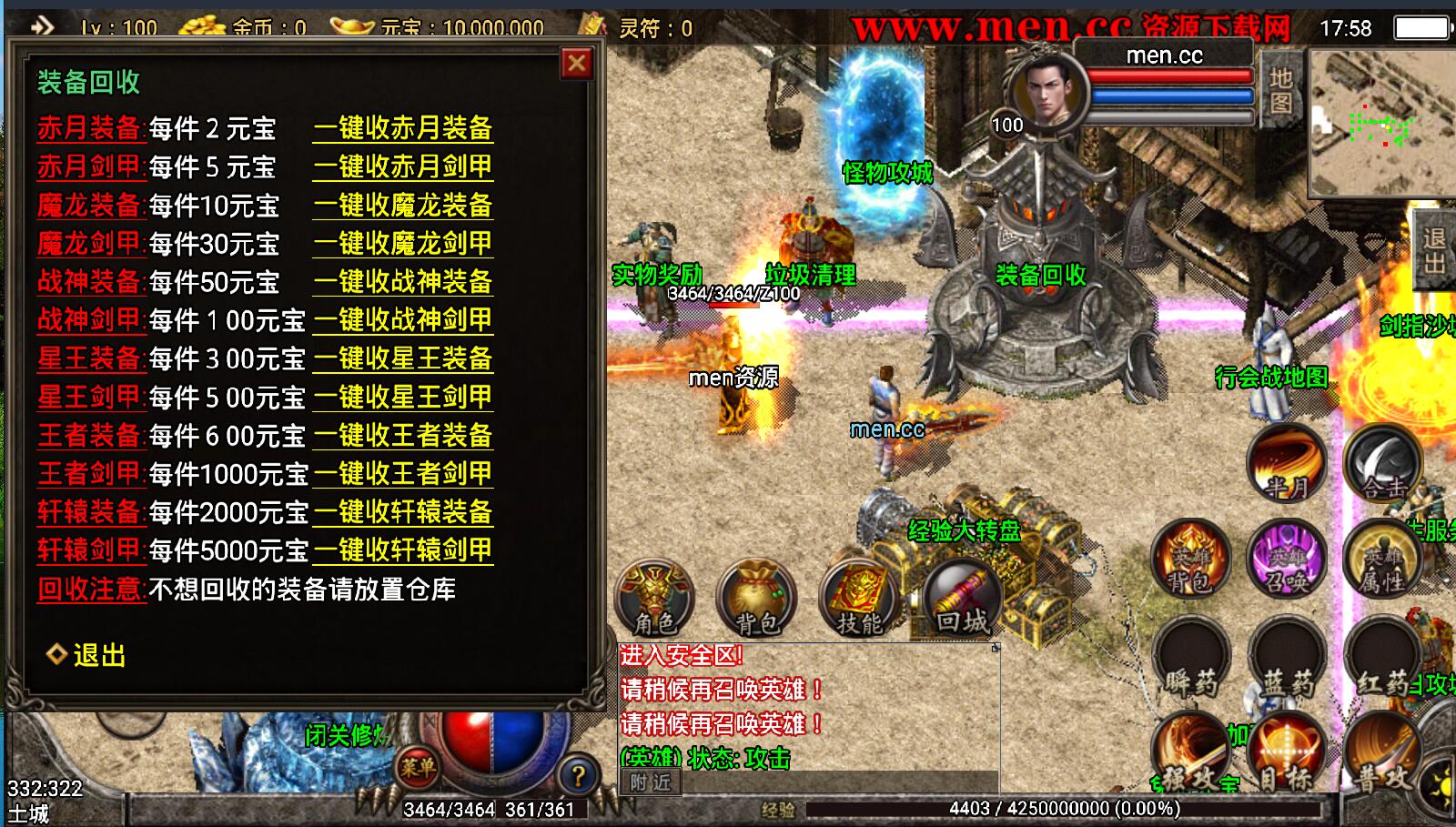Viewport: 1456px width, 827px height.
Task: Exit the dialog via 退出 option
Action: click(x=87, y=655)
